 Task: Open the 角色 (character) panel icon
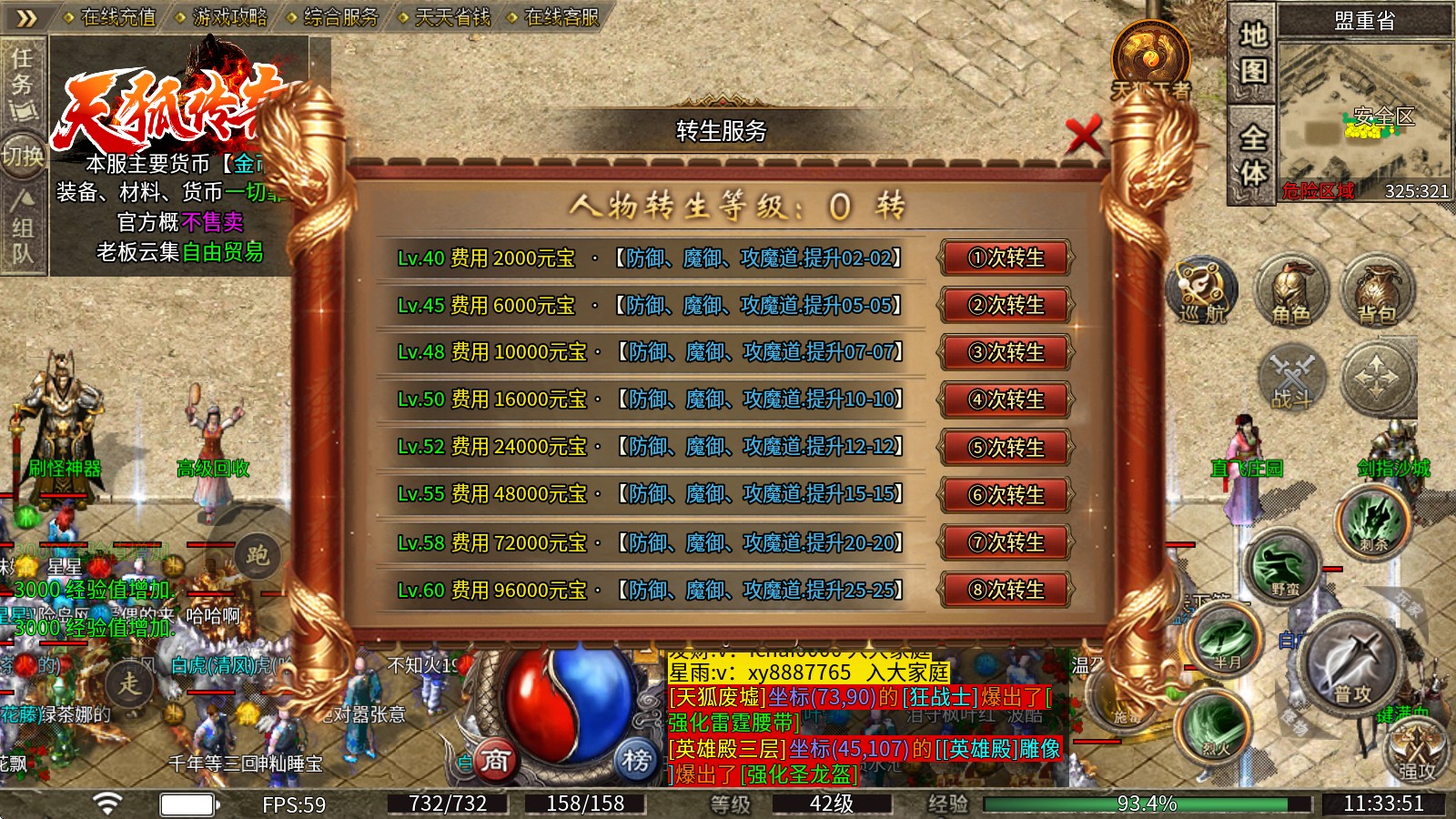(1292, 291)
